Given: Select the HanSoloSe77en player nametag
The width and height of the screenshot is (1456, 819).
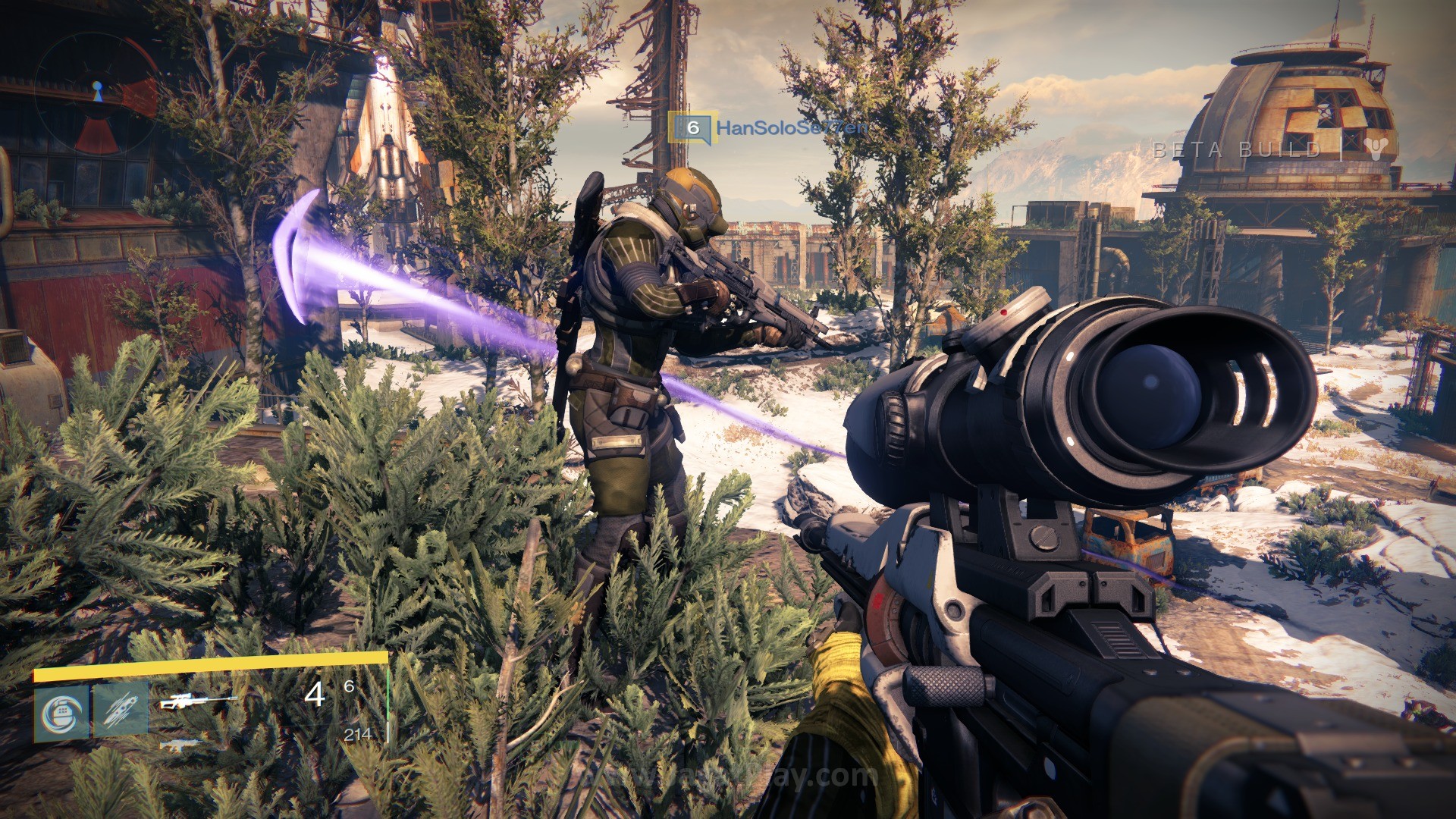Looking at the screenshot, I should [x=792, y=127].
